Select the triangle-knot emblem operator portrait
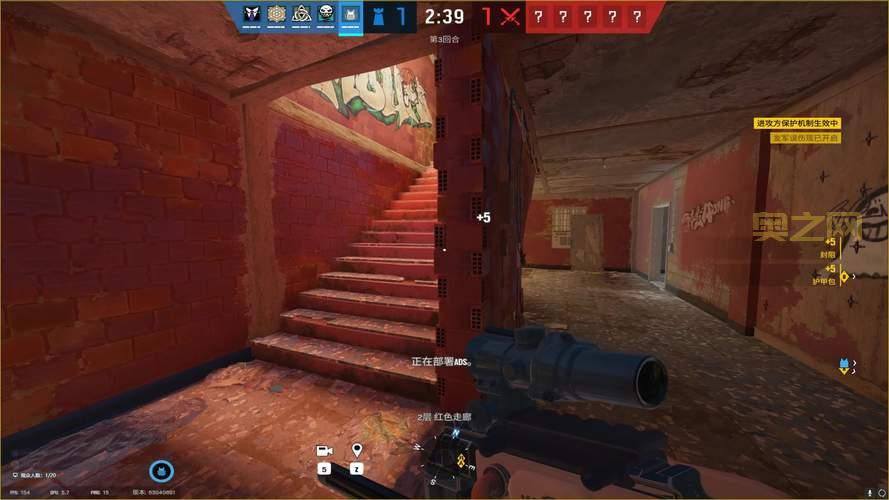This screenshot has width=889, height=500. pyautogui.click(x=300, y=14)
